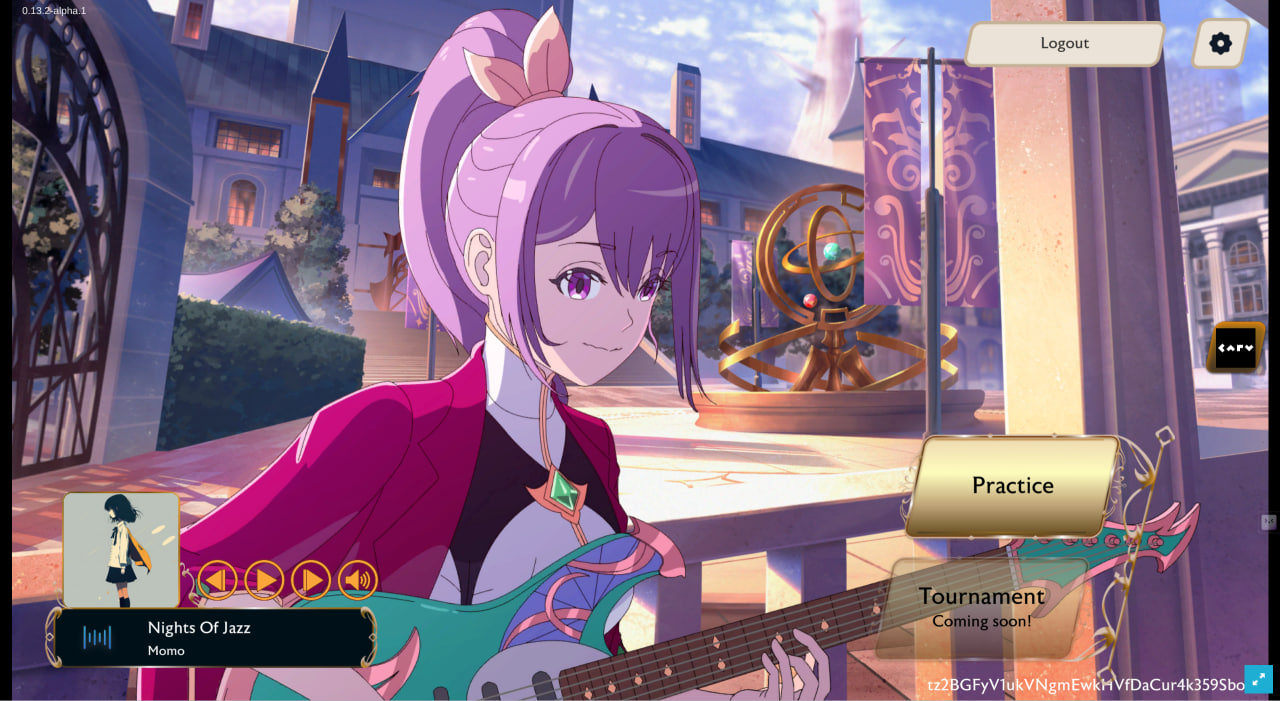The height and width of the screenshot is (701, 1280).
Task: Select the Tournament coming soon button
Action: [x=981, y=607]
